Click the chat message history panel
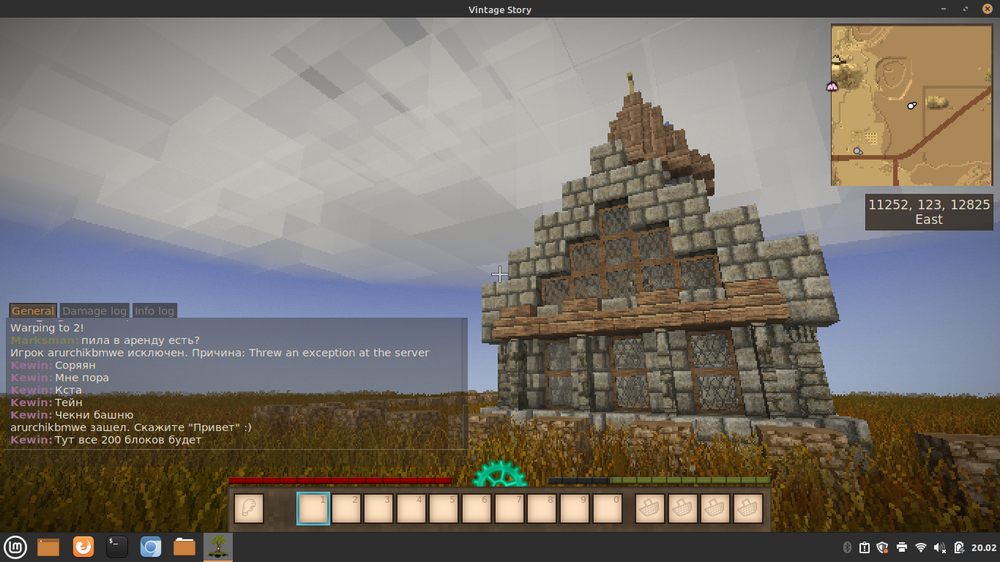Image resolution: width=1000 pixels, height=562 pixels. [236, 383]
